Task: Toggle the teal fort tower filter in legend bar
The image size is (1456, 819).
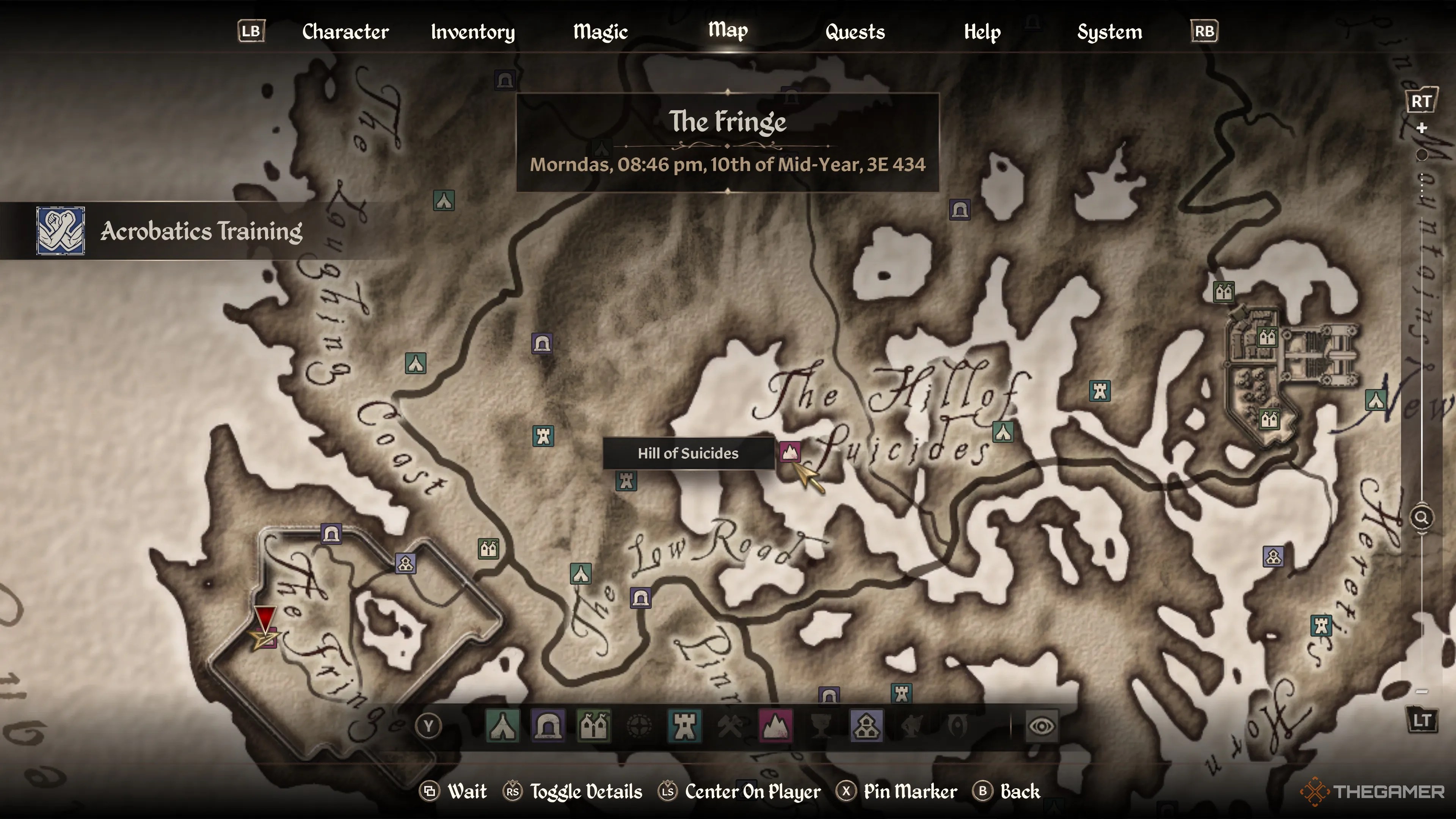Action: [684, 726]
